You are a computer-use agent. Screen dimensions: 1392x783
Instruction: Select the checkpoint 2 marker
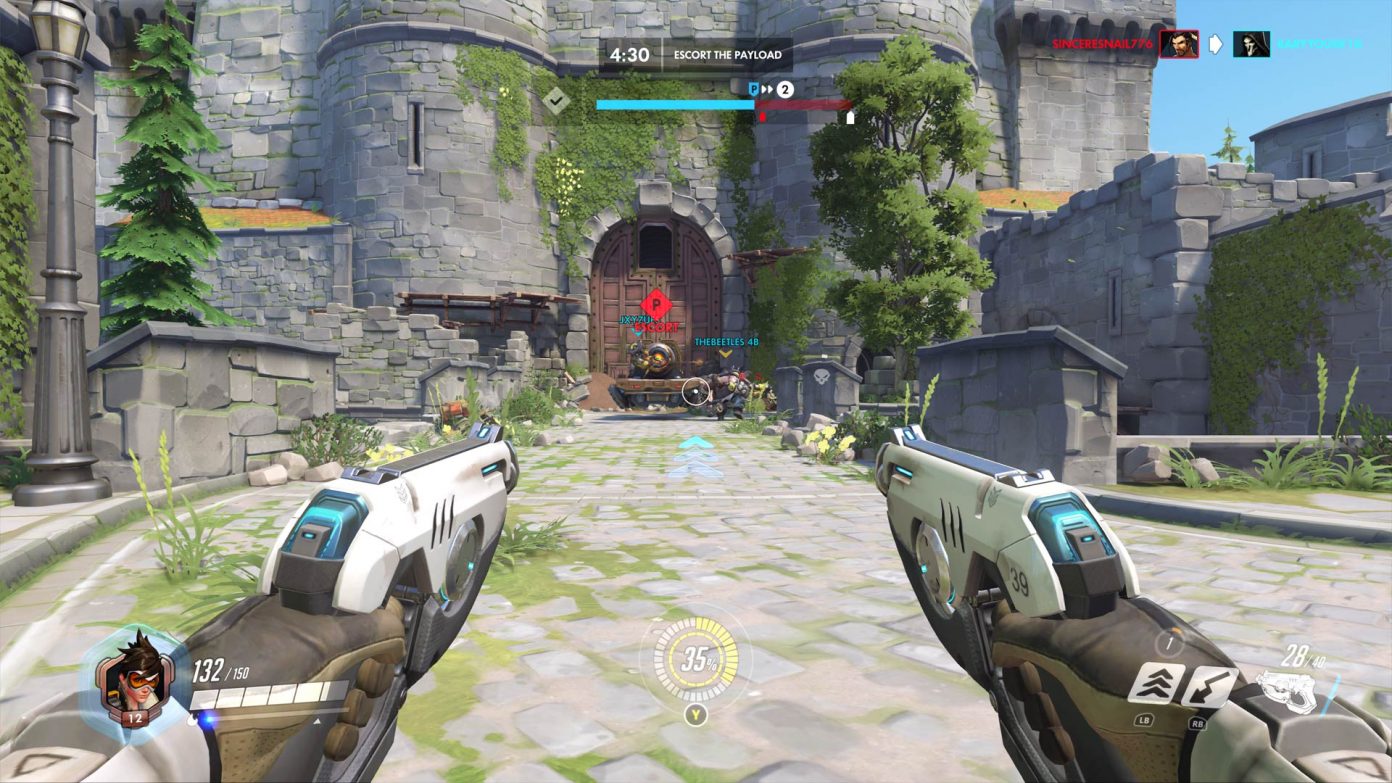785,89
